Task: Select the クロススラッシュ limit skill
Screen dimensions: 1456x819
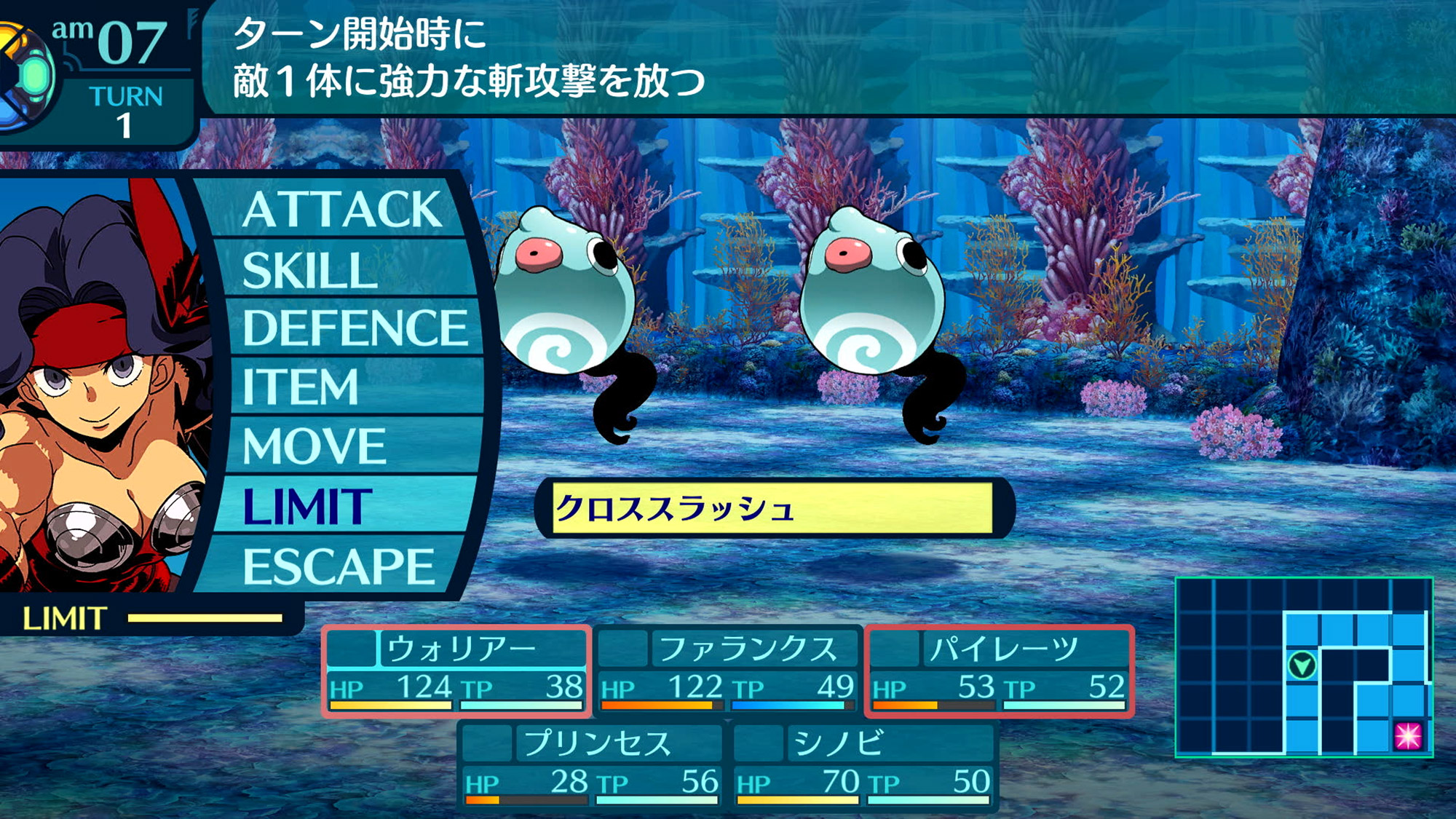Action: coord(772,508)
